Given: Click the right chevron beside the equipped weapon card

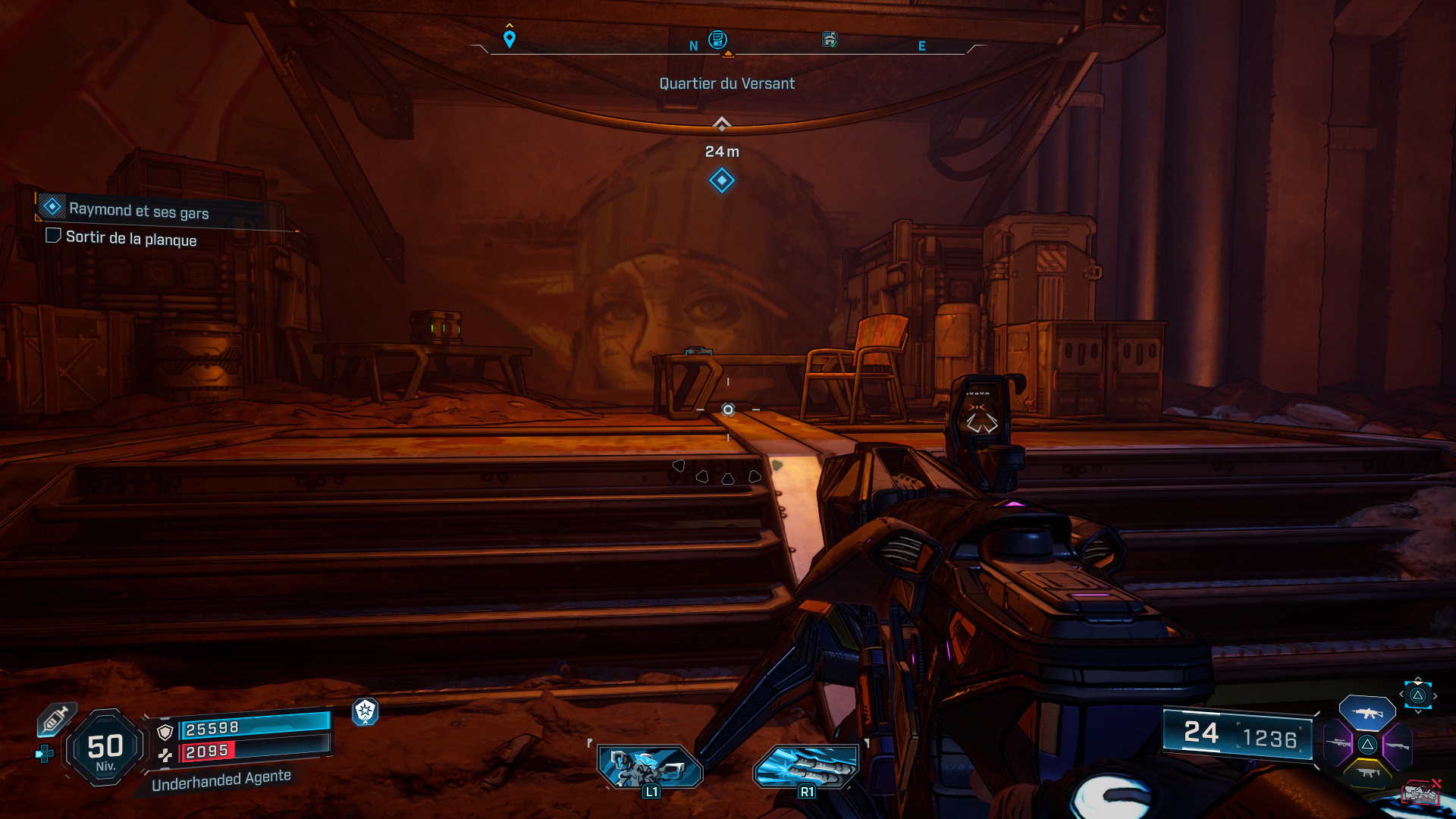Looking at the screenshot, I should (1435, 695).
